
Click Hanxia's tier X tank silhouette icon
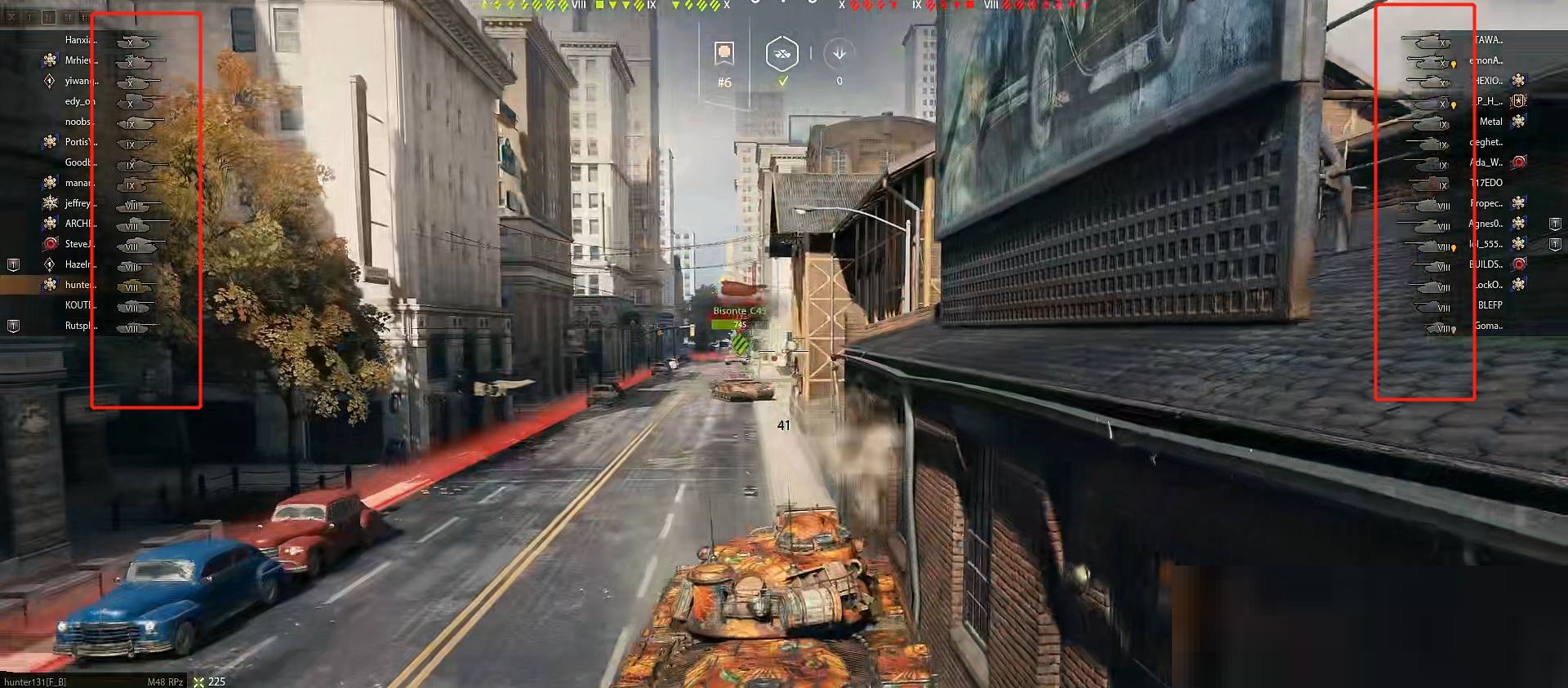tap(135, 41)
